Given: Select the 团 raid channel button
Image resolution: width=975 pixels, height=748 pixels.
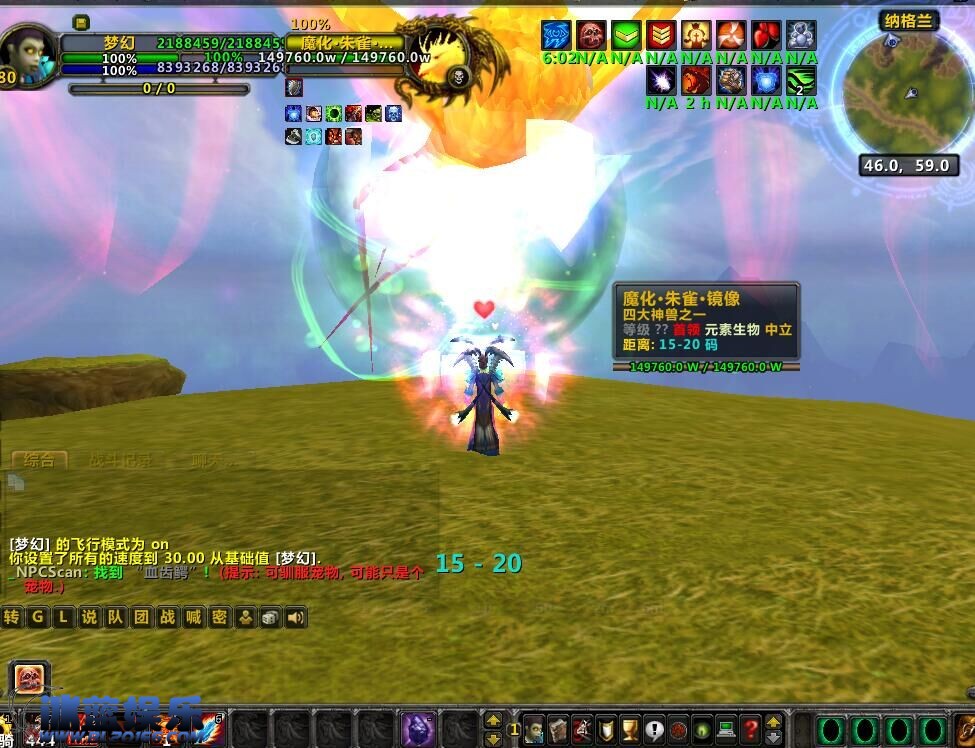Looking at the screenshot, I should coord(141,617).
